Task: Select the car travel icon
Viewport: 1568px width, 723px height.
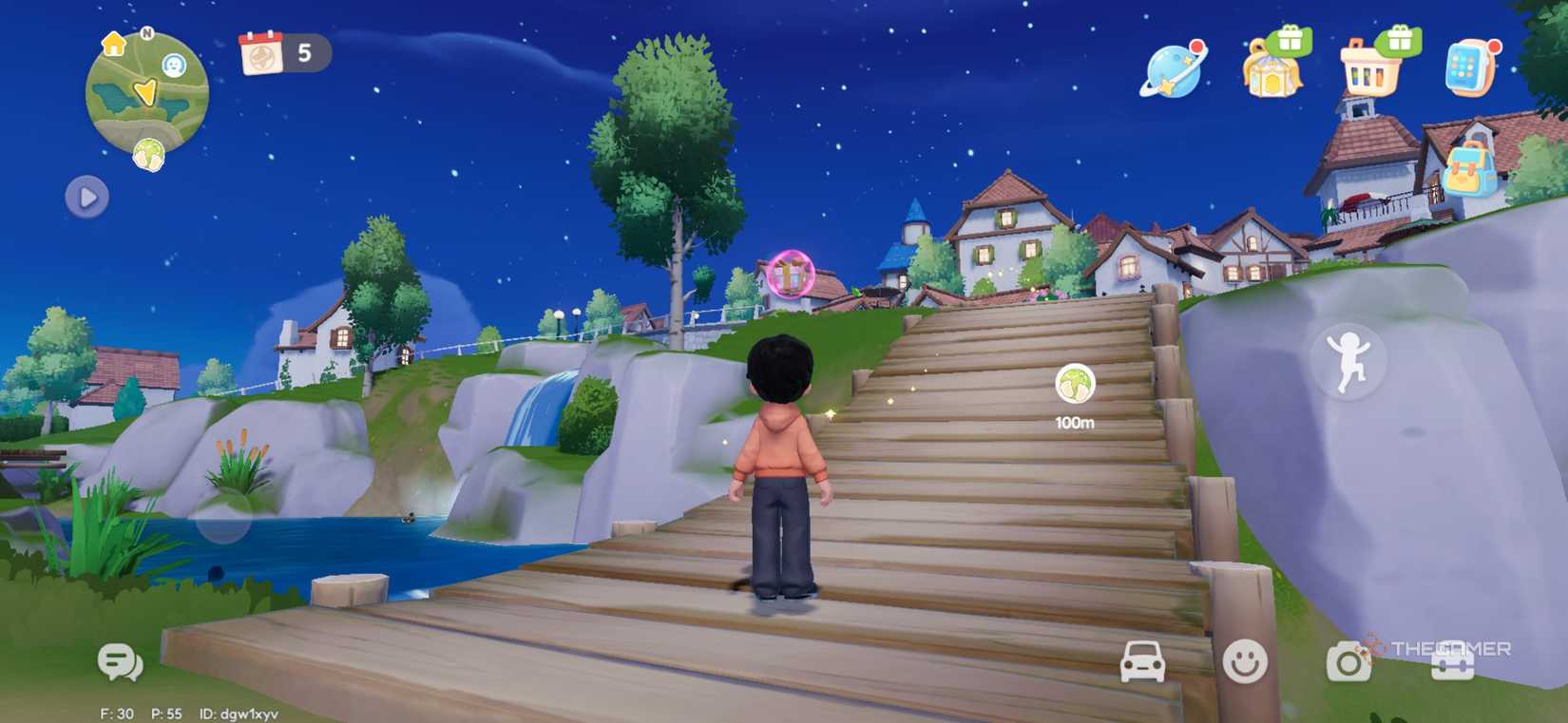Action: pyautogui.click(x=1144, y=662)
